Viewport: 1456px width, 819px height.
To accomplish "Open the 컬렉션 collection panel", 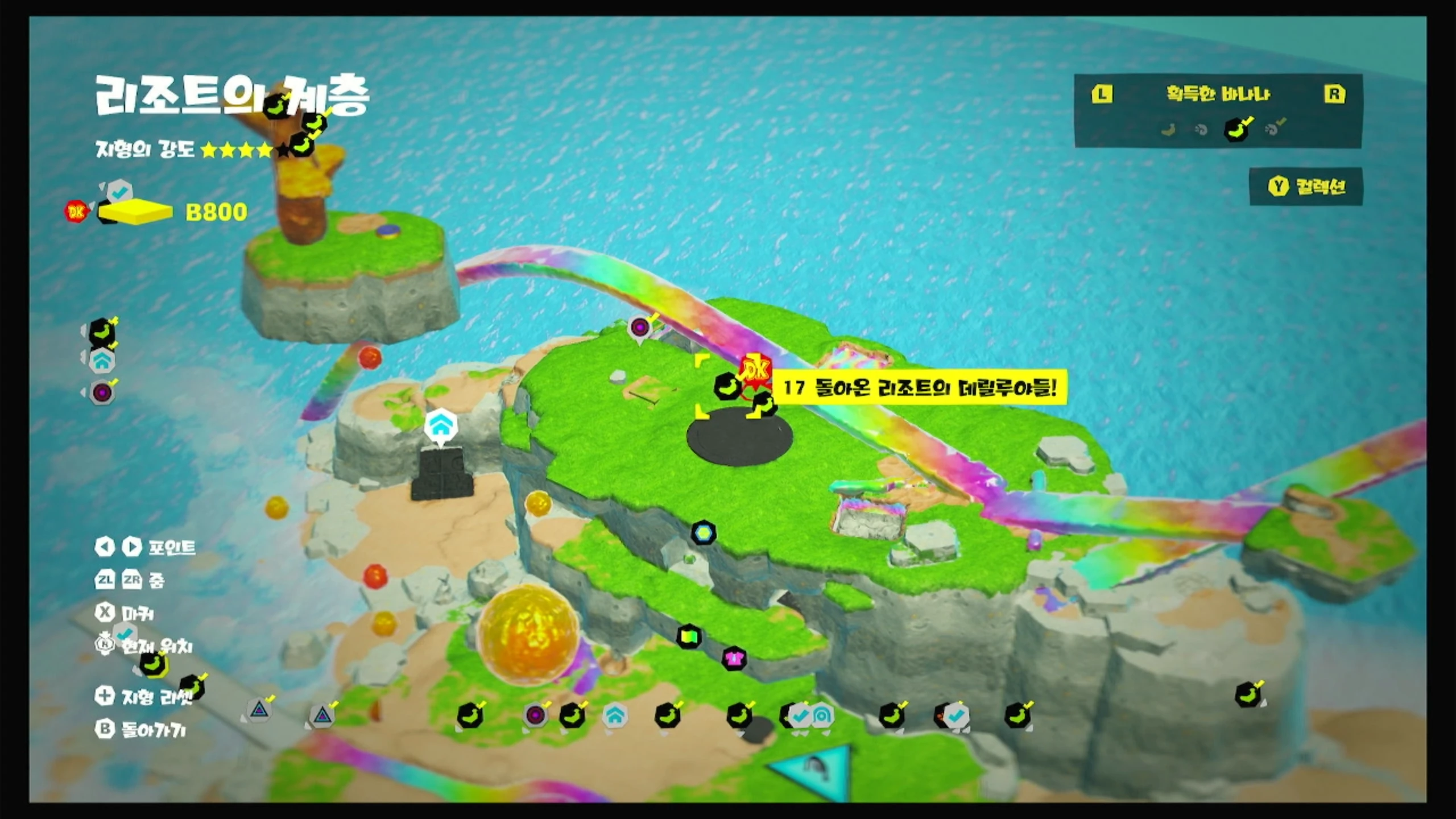I will coord(1306,187).
